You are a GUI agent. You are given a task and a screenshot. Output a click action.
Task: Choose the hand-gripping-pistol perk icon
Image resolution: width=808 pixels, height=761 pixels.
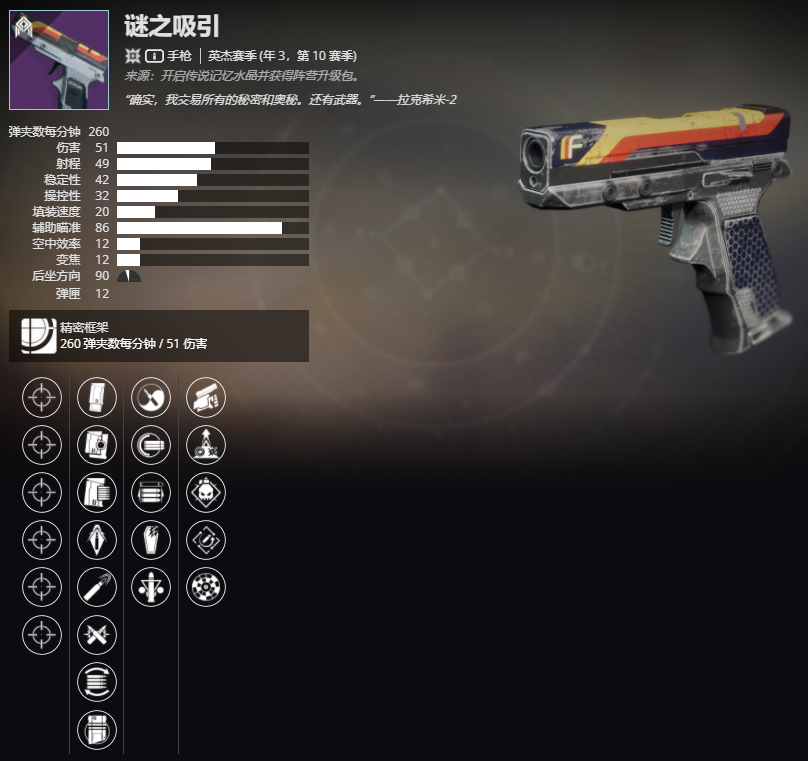coord(206,397)
